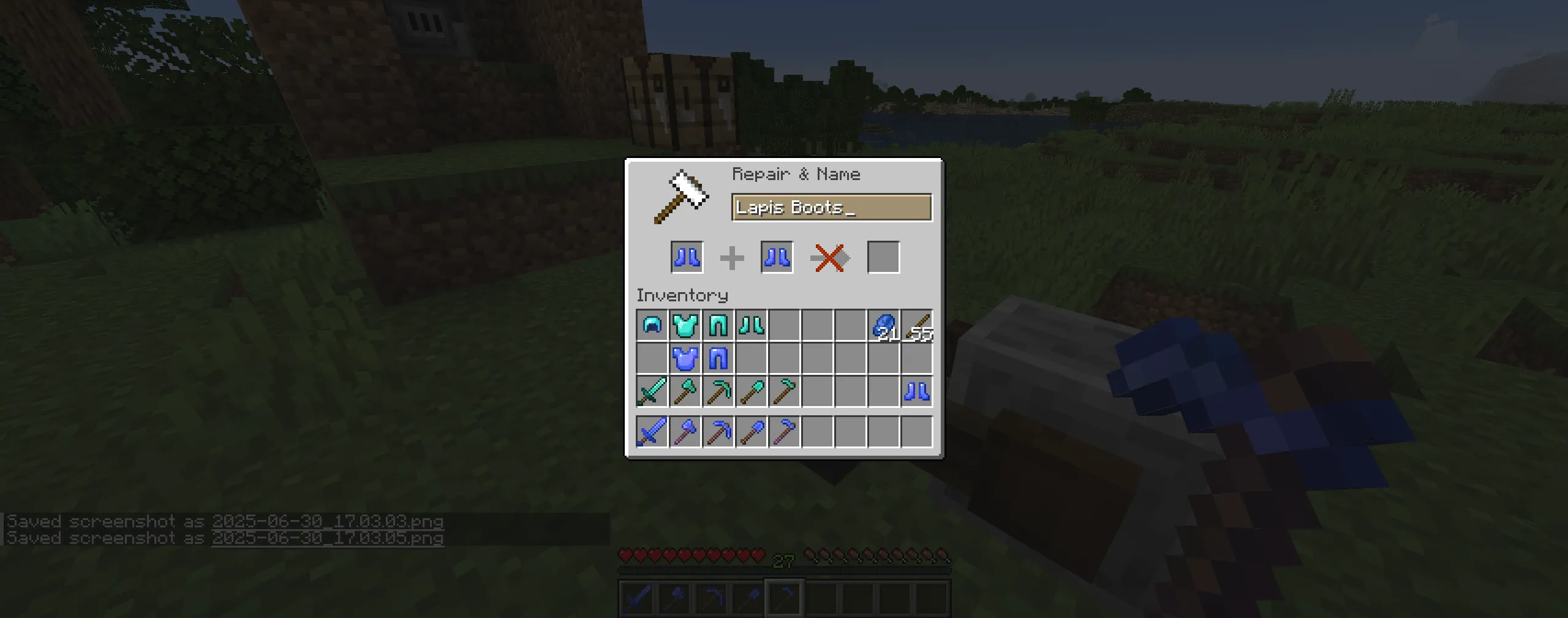
Task: Click the Lapis Boots name text field
Action: pyautogui.click(x=831, y=208)
